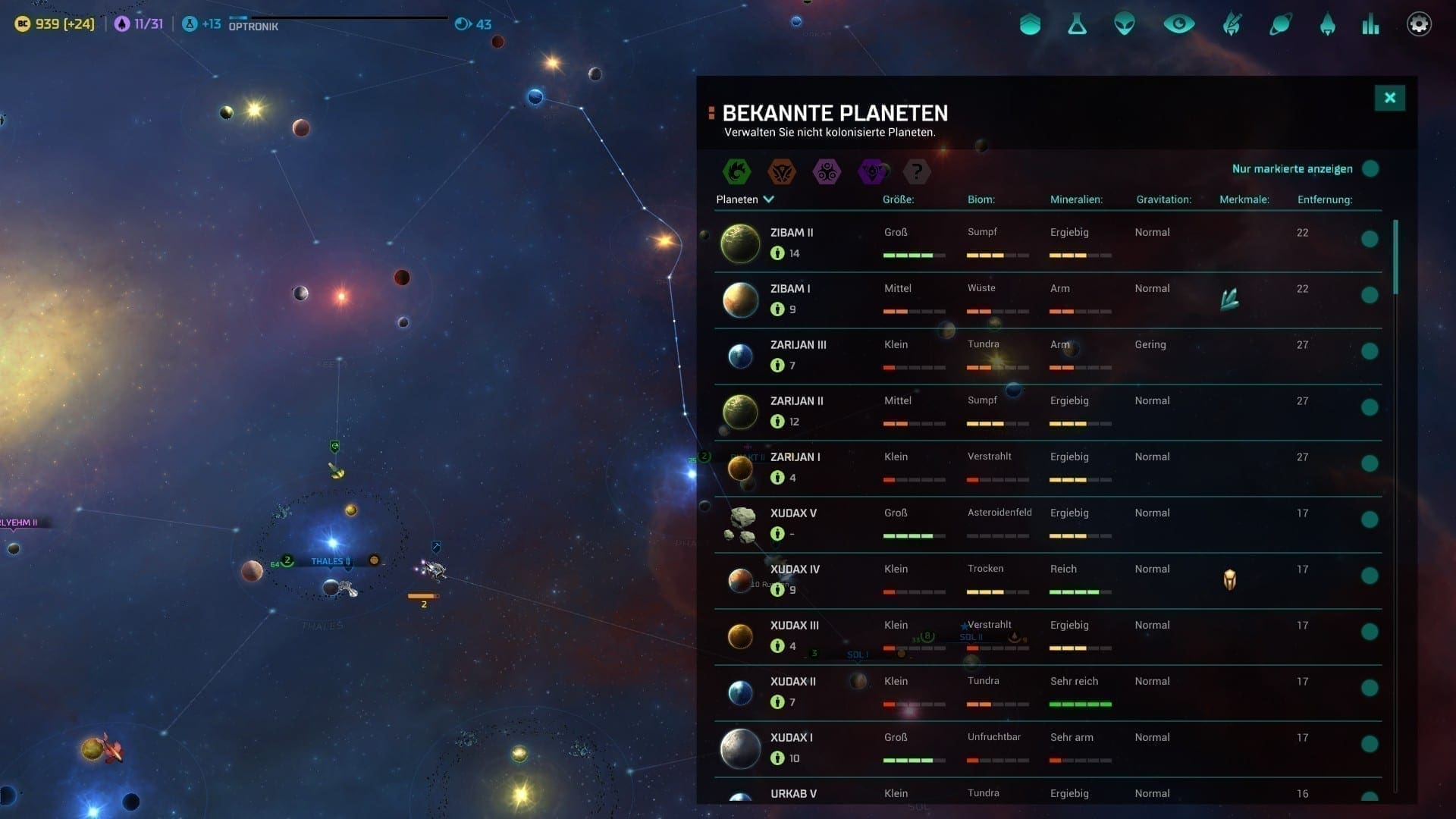Open the bar chart statistics menu
The height and width of the screenshot is (819, 1456).
click(1370, 24)
